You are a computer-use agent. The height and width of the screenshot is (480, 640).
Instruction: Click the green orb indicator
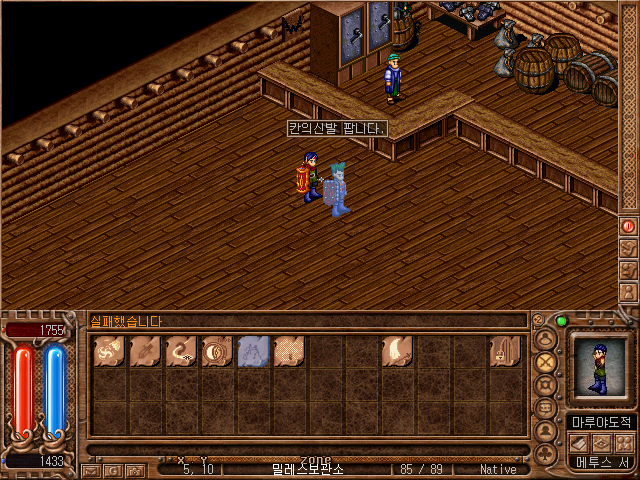point(561,321)
